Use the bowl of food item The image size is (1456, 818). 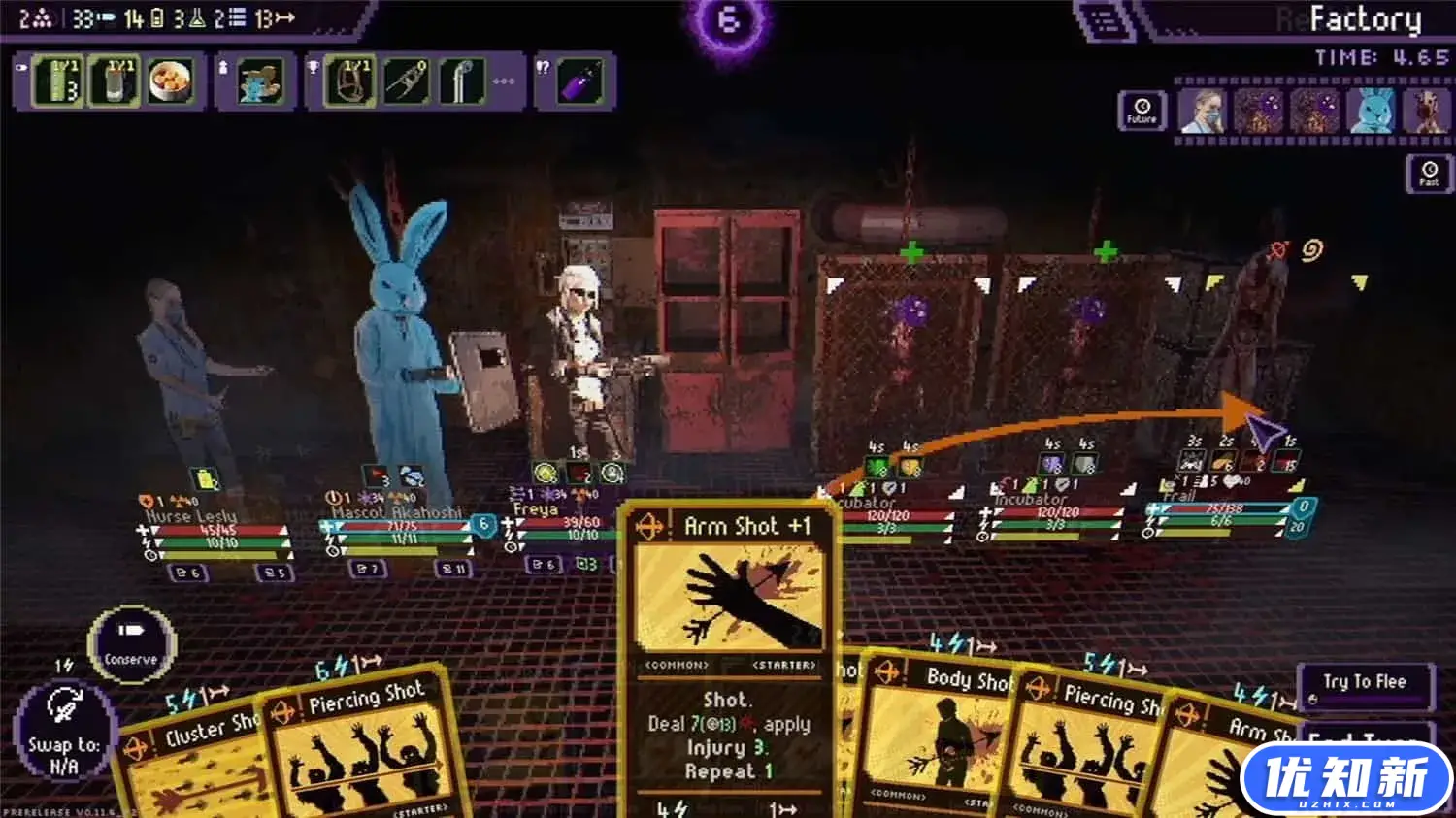[171, 81]
